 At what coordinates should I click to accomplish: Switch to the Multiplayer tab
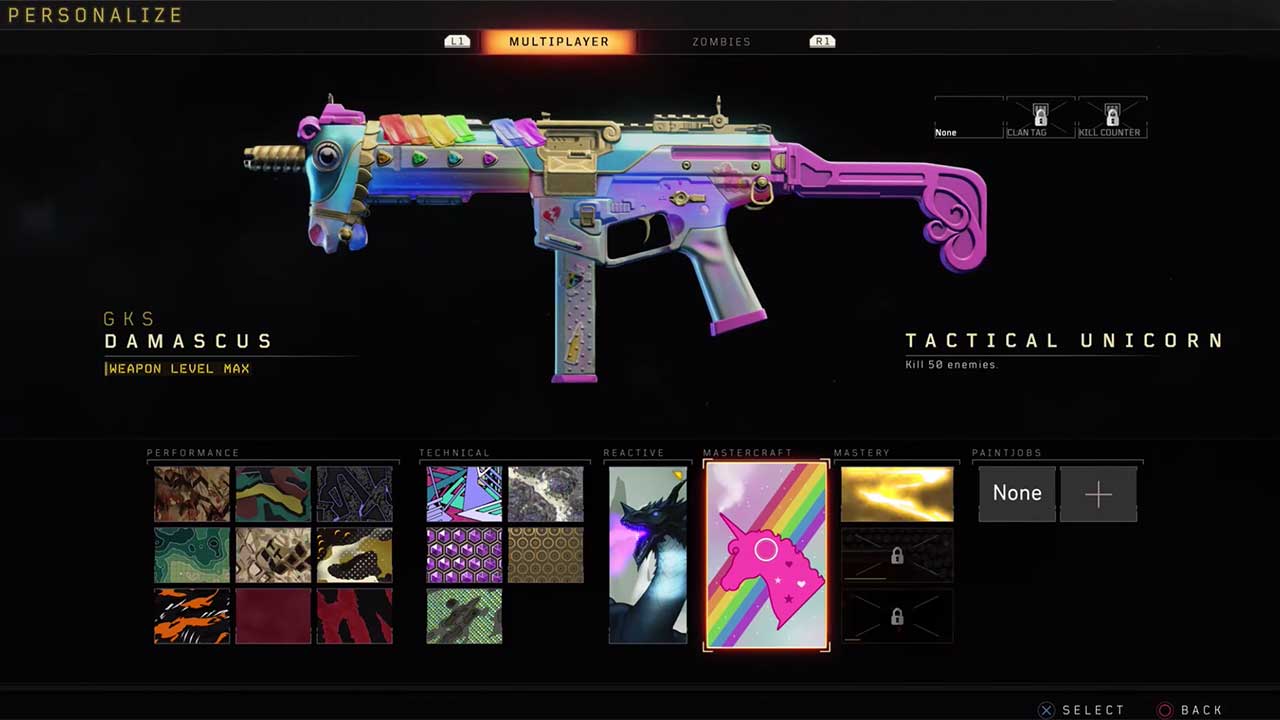(558, 42)
